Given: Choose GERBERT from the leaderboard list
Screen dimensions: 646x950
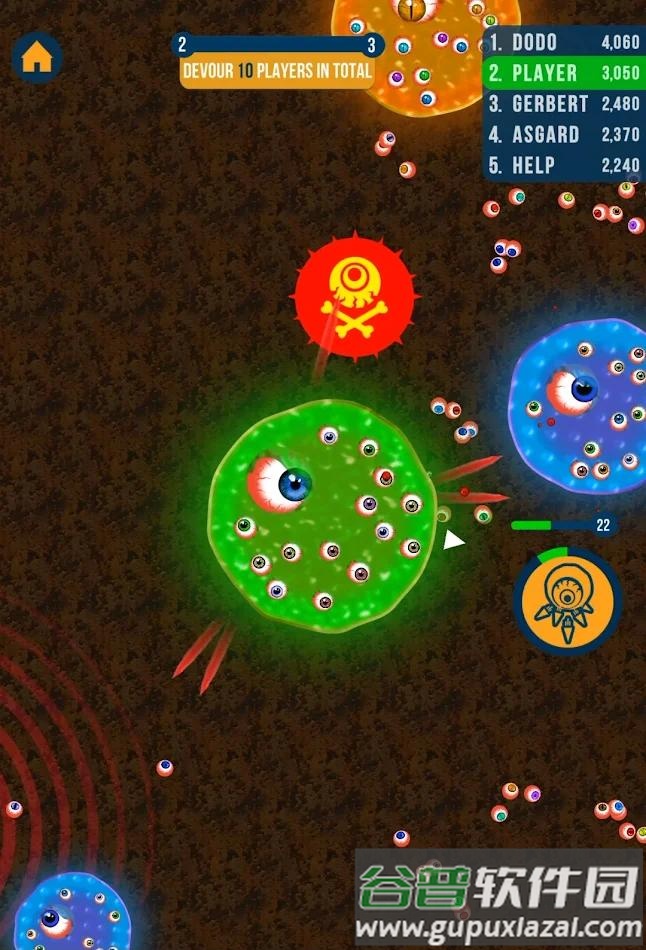Looking at the screenshot, I should click(x=564, y=104).
